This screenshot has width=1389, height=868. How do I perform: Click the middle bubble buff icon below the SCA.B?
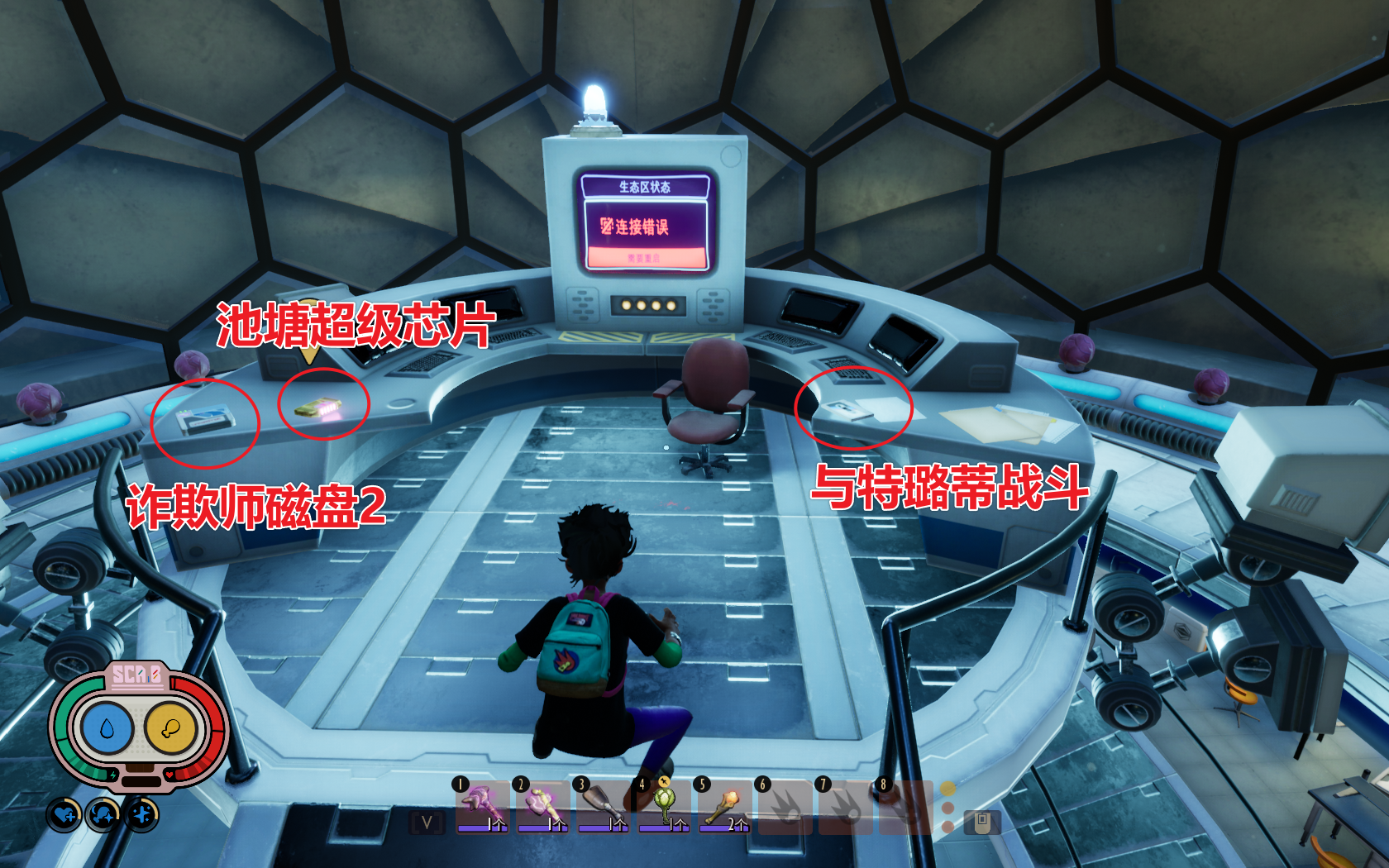(102, 813)
